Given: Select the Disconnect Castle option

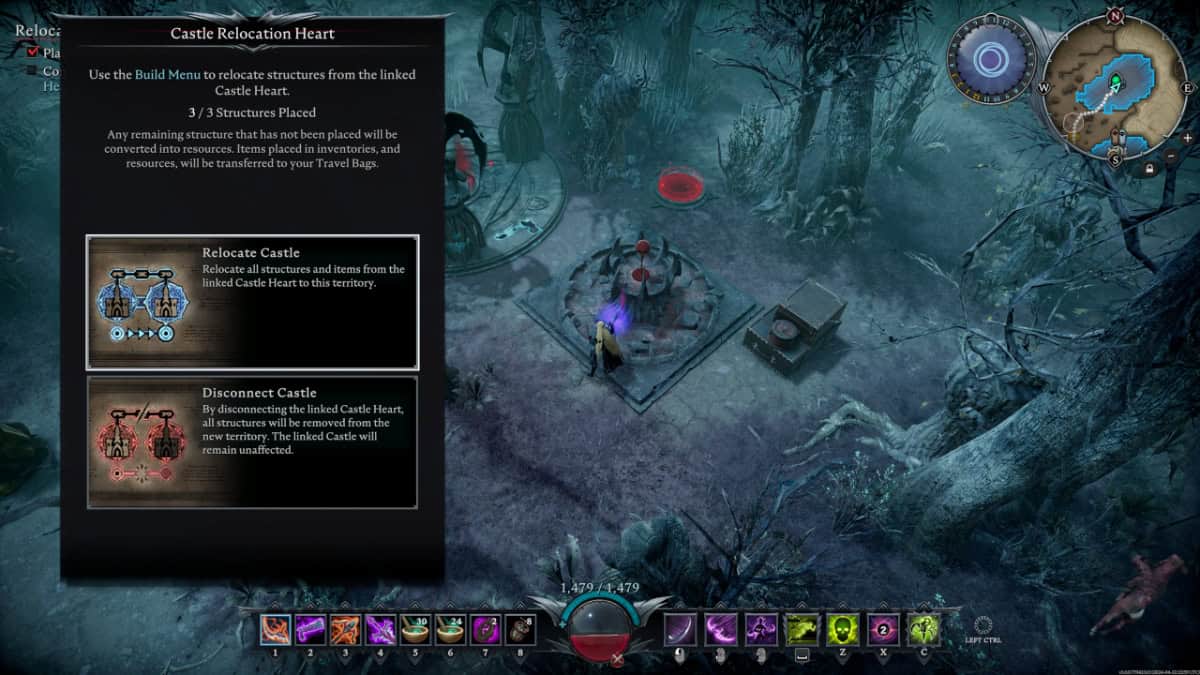Looking at the screenshot, I should point(252,442).
